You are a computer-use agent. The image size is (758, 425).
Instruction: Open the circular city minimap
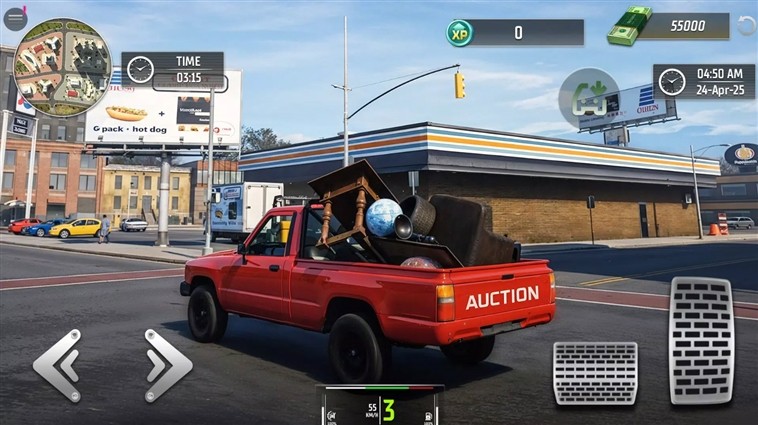62,68
